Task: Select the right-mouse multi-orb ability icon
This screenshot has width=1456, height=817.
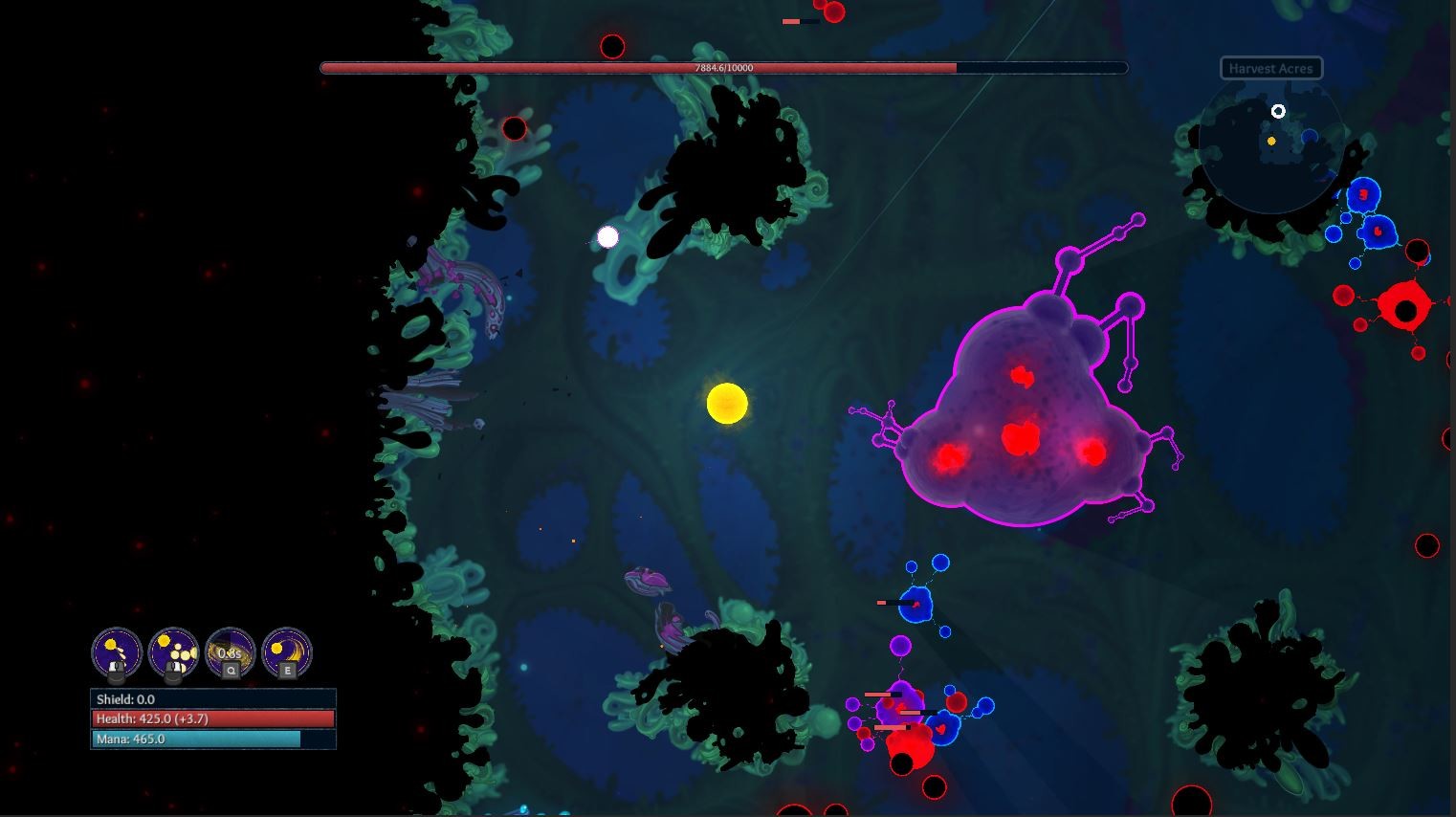Action: click(175, 652)
